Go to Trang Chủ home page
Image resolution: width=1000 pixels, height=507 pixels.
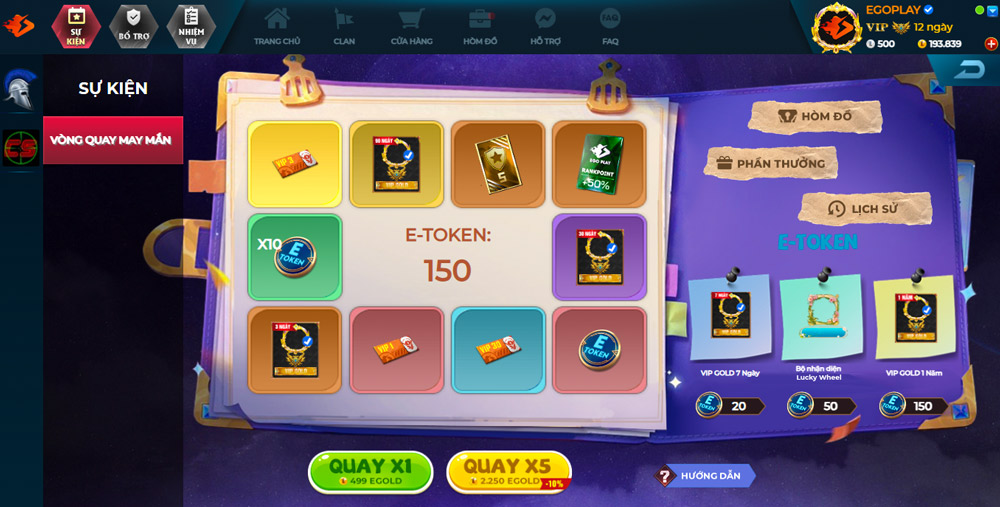tap(277, 26)
